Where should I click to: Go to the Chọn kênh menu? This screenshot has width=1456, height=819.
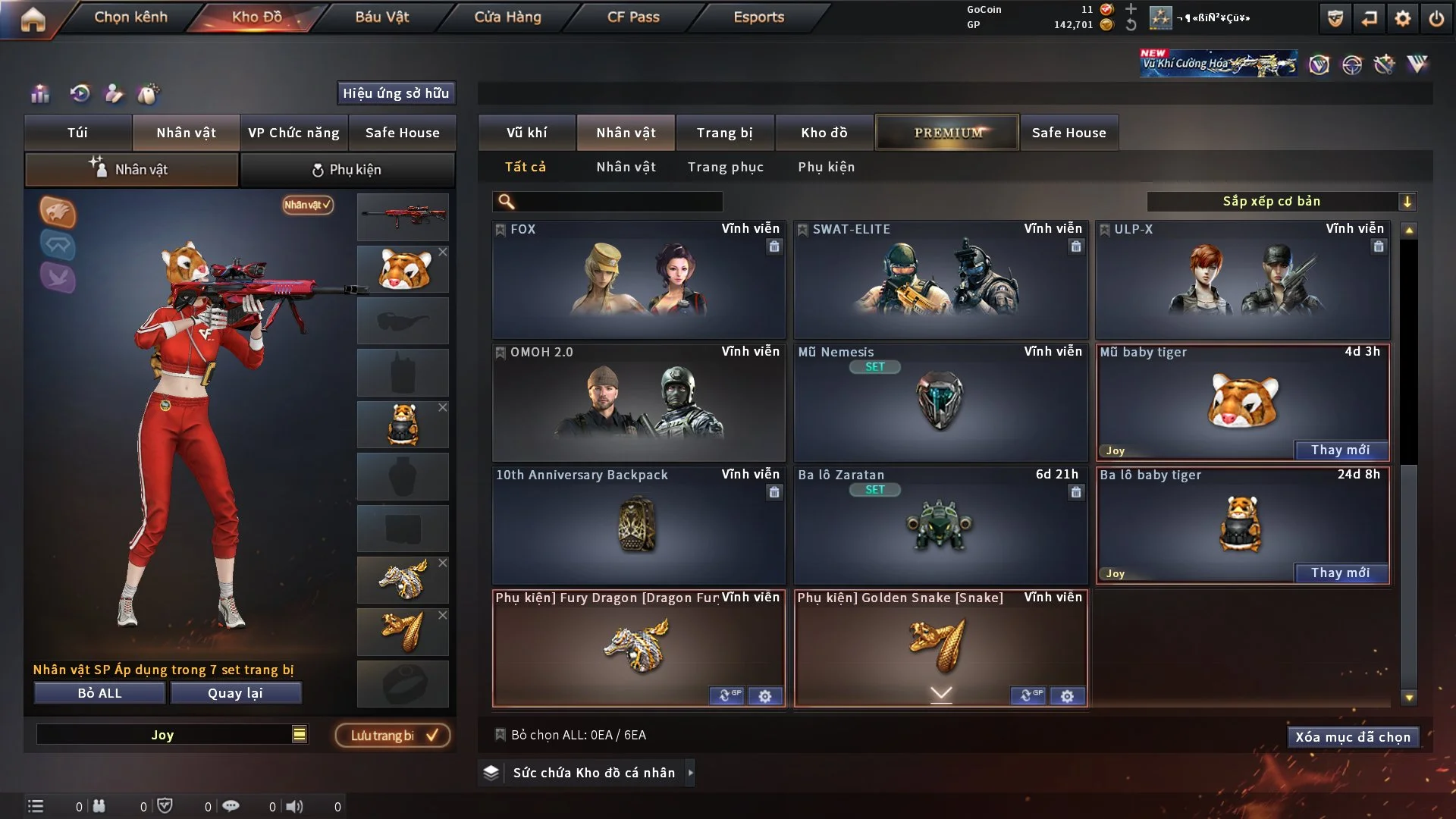[x=130, y=17]
